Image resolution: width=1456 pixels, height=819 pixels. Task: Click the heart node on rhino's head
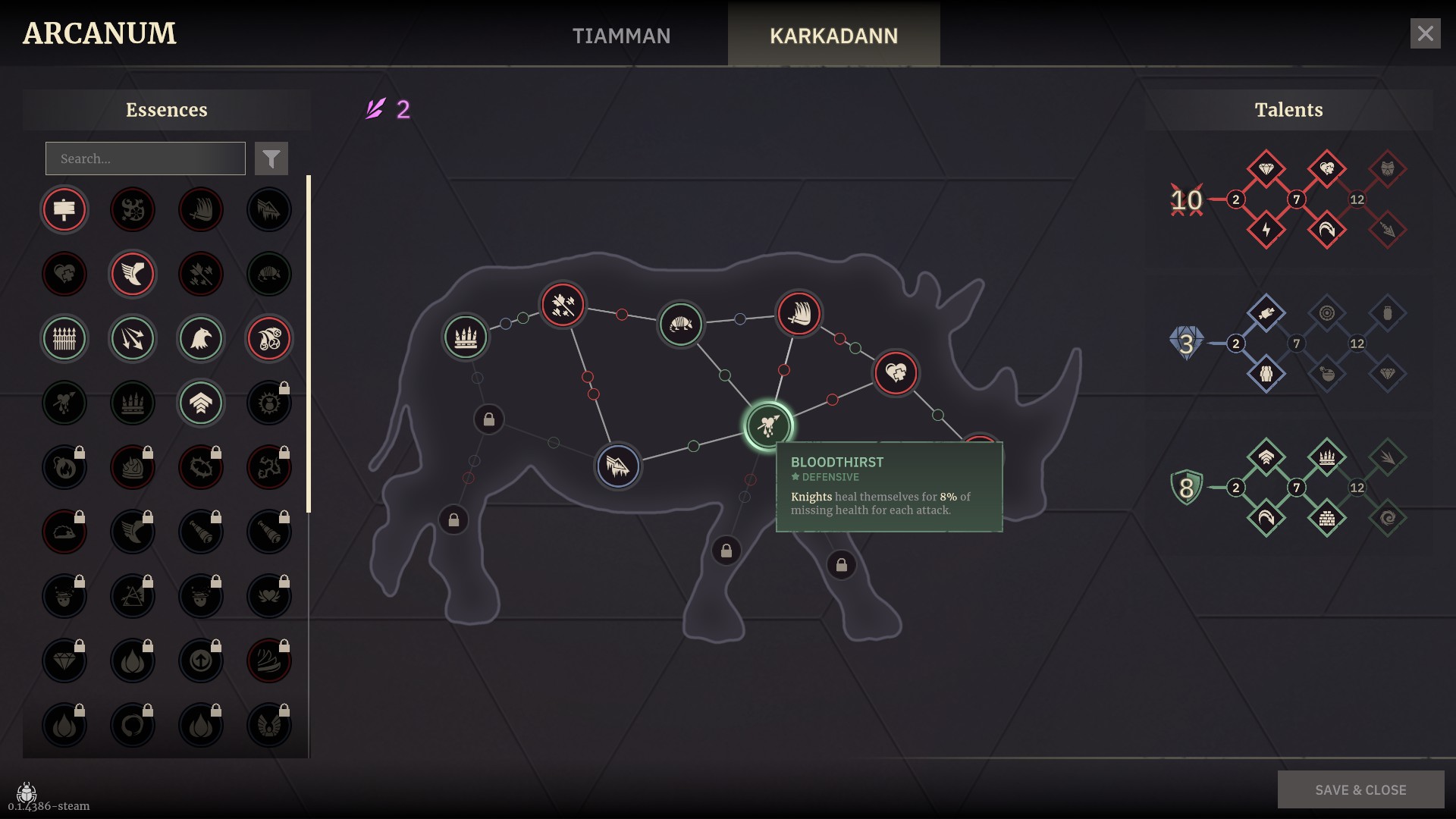click(x=896, y=372)
